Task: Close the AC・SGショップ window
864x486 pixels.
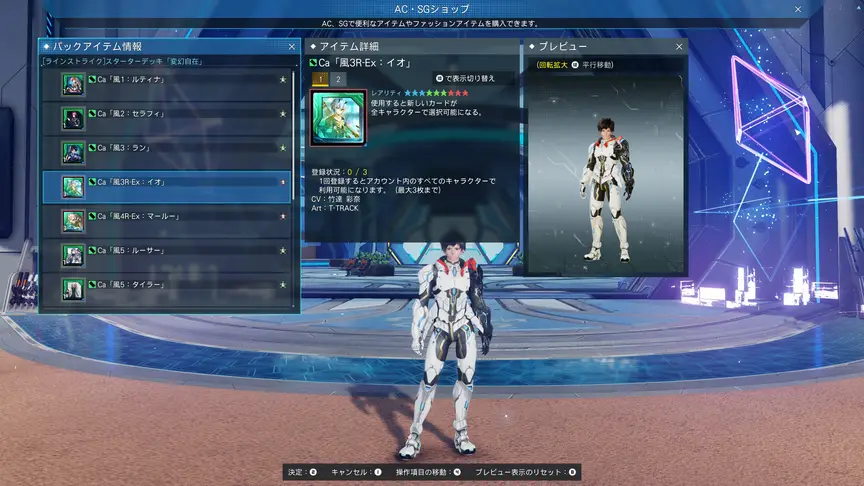Action: click(x=798, y=9)
